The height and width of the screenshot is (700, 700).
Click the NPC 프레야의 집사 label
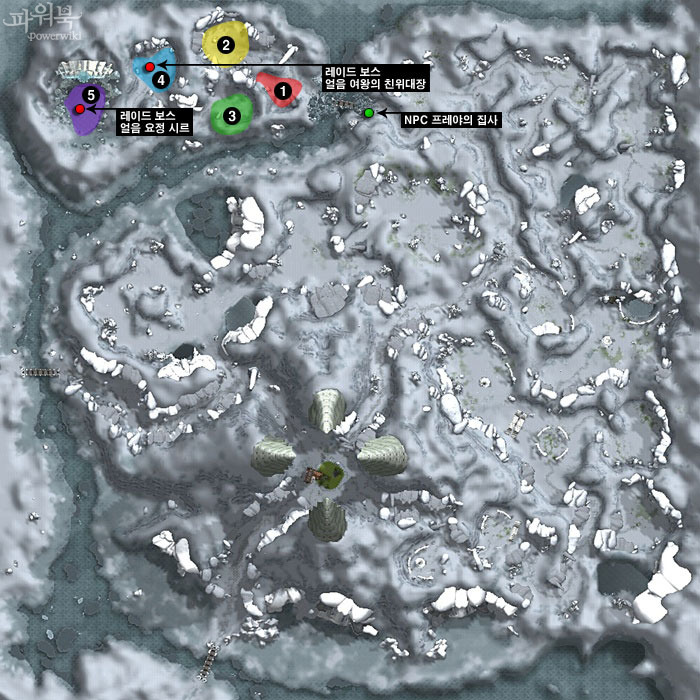click(x=450, y=118)
